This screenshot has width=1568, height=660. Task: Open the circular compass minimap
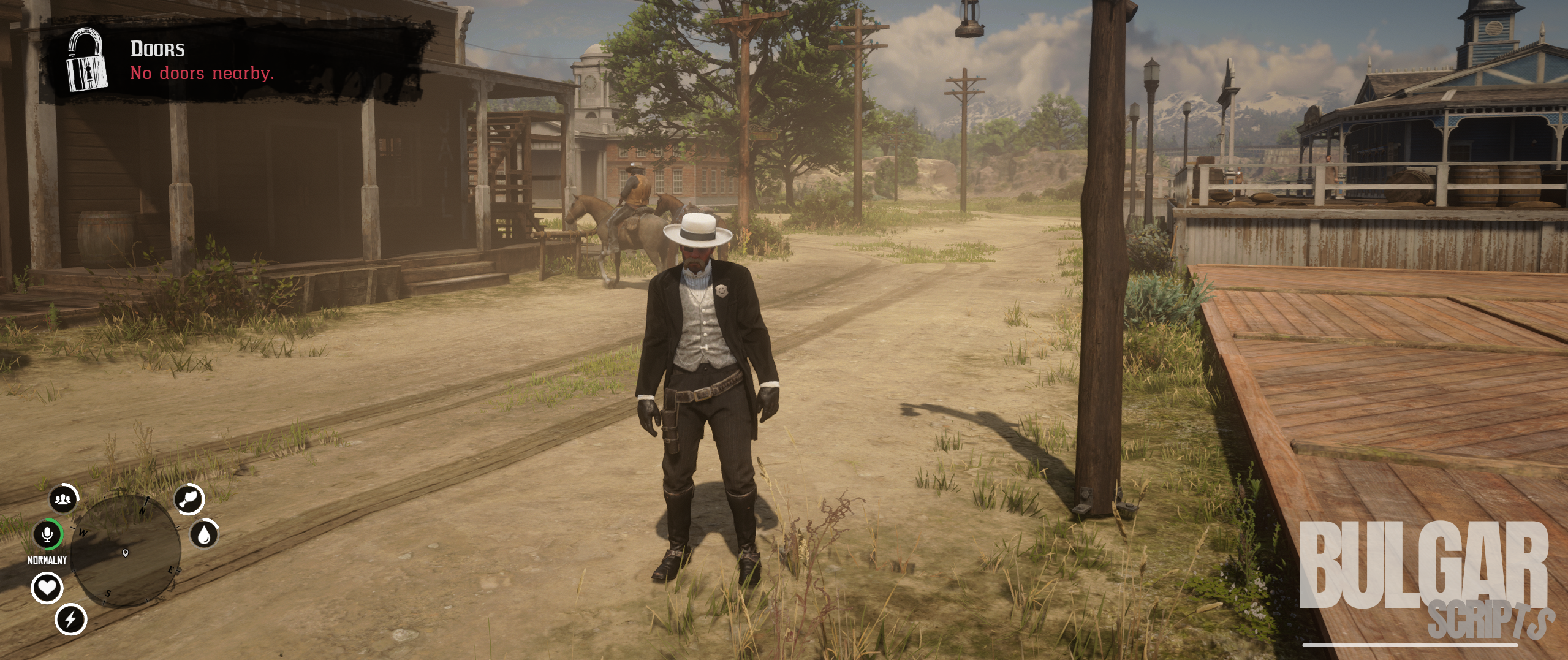(126, 552)
